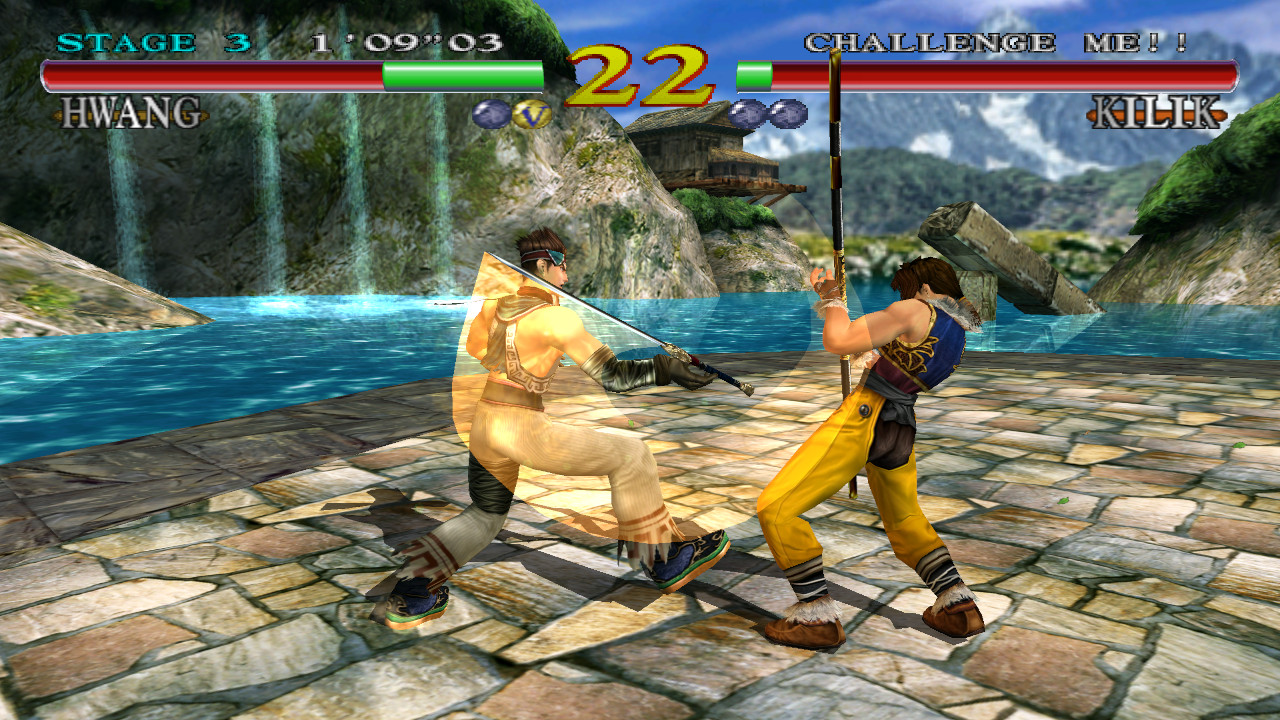Click Hwang's unfilled round win orb icon
The image size is (1280, 720).
coord(488,114)
